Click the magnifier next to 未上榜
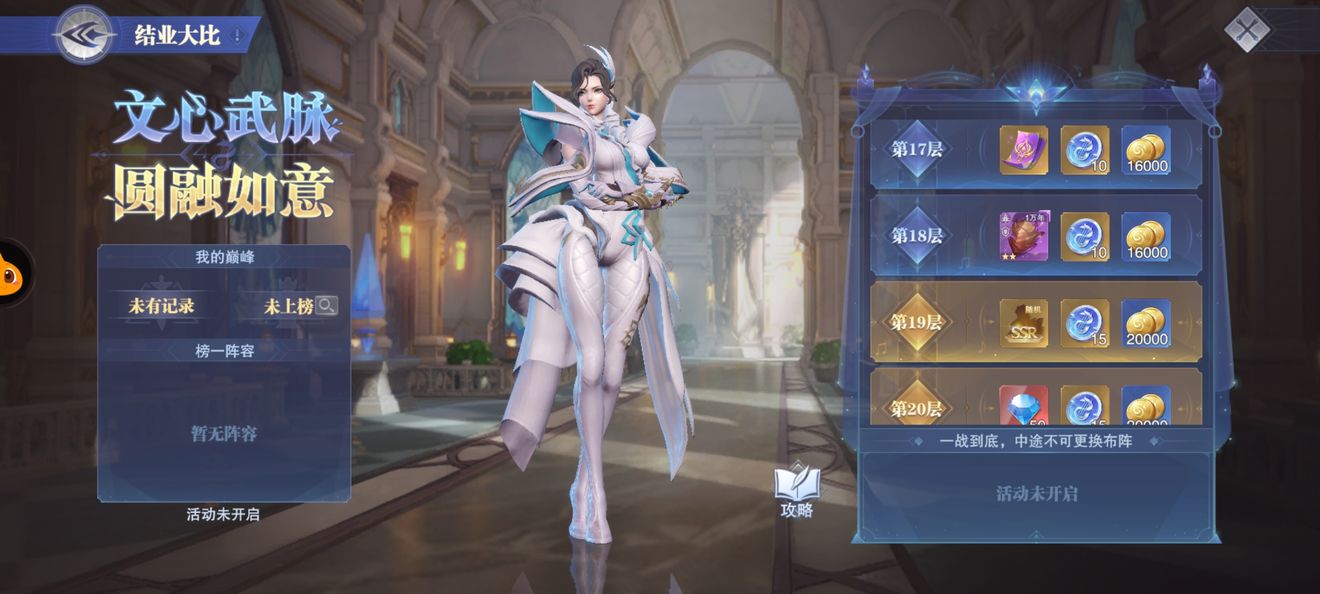The width and height of the screenshot is (1320, 594). pyautogui.click(x=326, y=306)
